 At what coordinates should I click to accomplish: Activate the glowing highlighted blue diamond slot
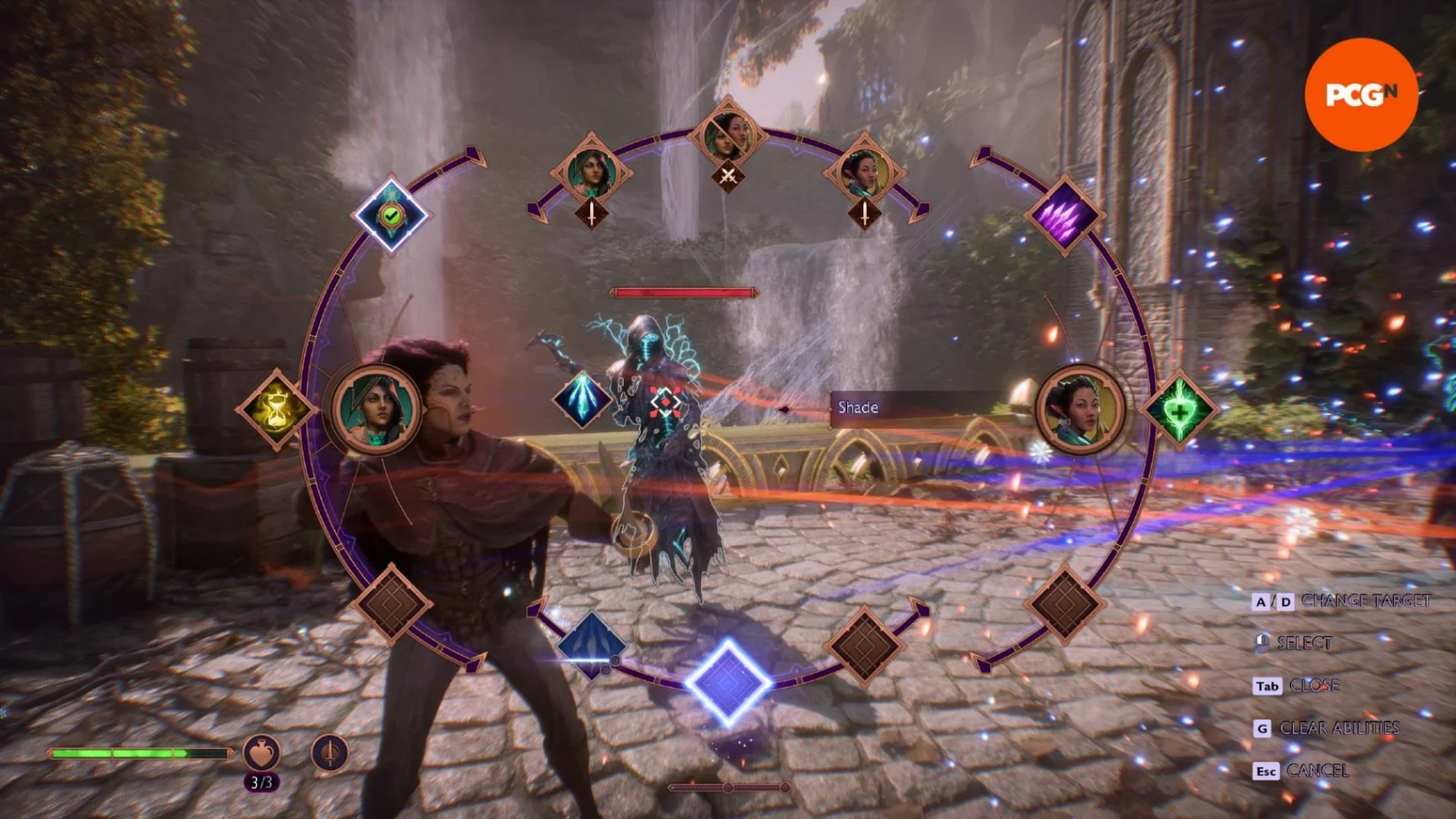tap(728, 682)
